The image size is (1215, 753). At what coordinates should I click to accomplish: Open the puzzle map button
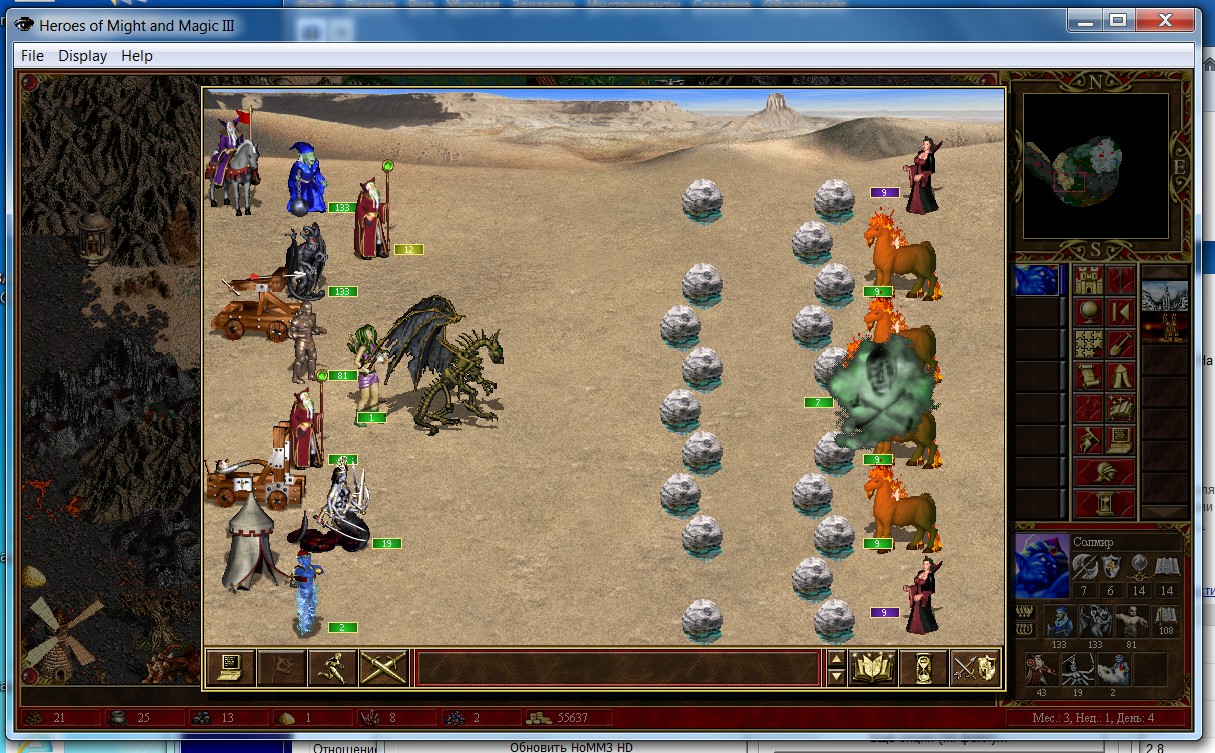pyautogui.click(x=1090, y=344)
